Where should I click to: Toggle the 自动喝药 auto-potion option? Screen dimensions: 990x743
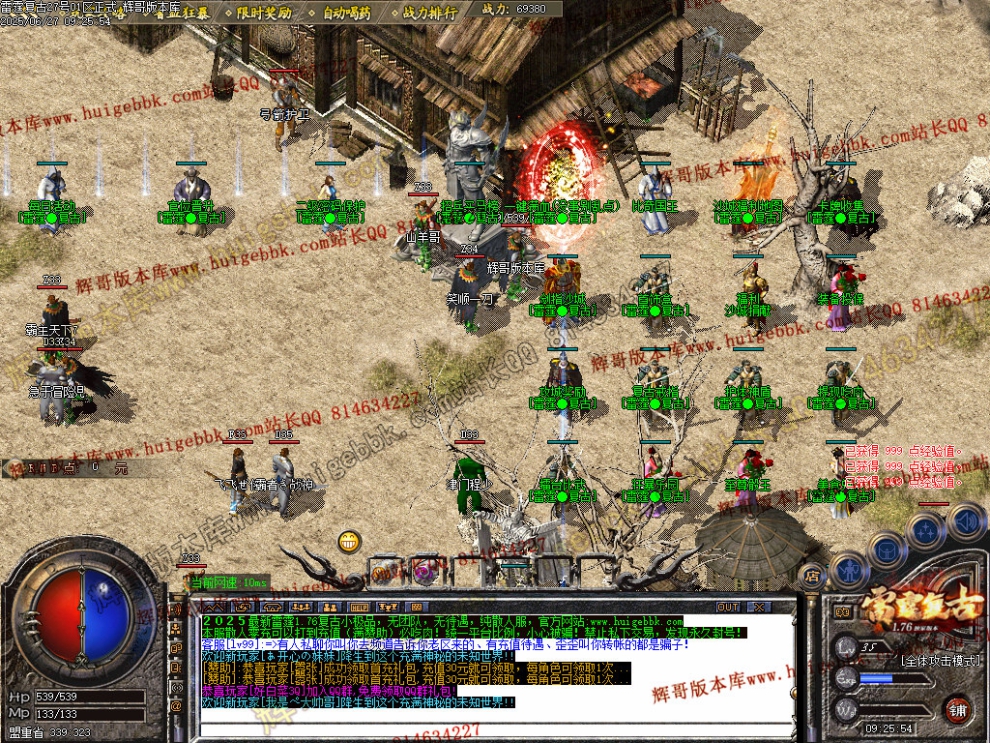pyautogui.click(x=345, y=12)
